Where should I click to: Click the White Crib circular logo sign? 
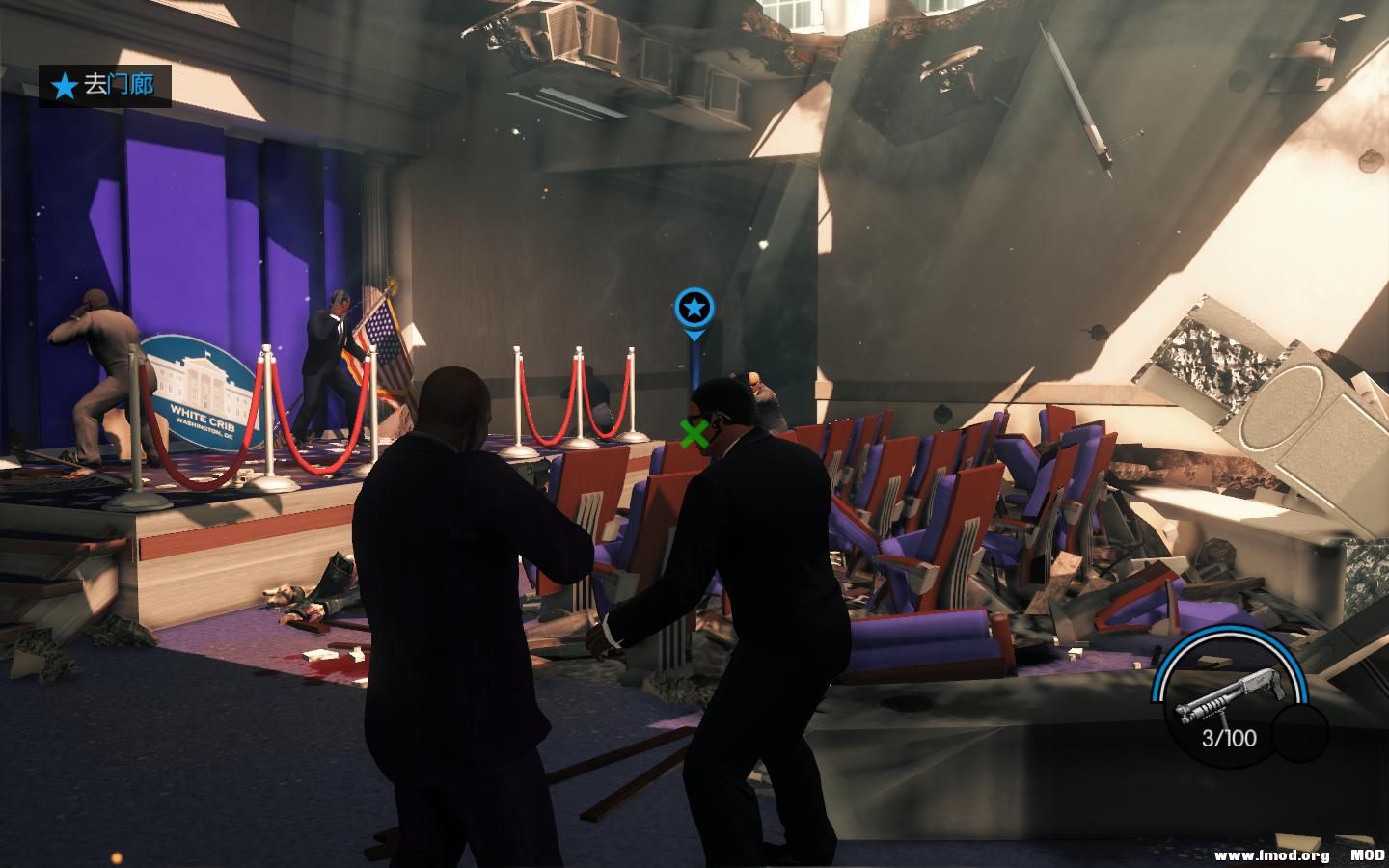coord(203,391)
